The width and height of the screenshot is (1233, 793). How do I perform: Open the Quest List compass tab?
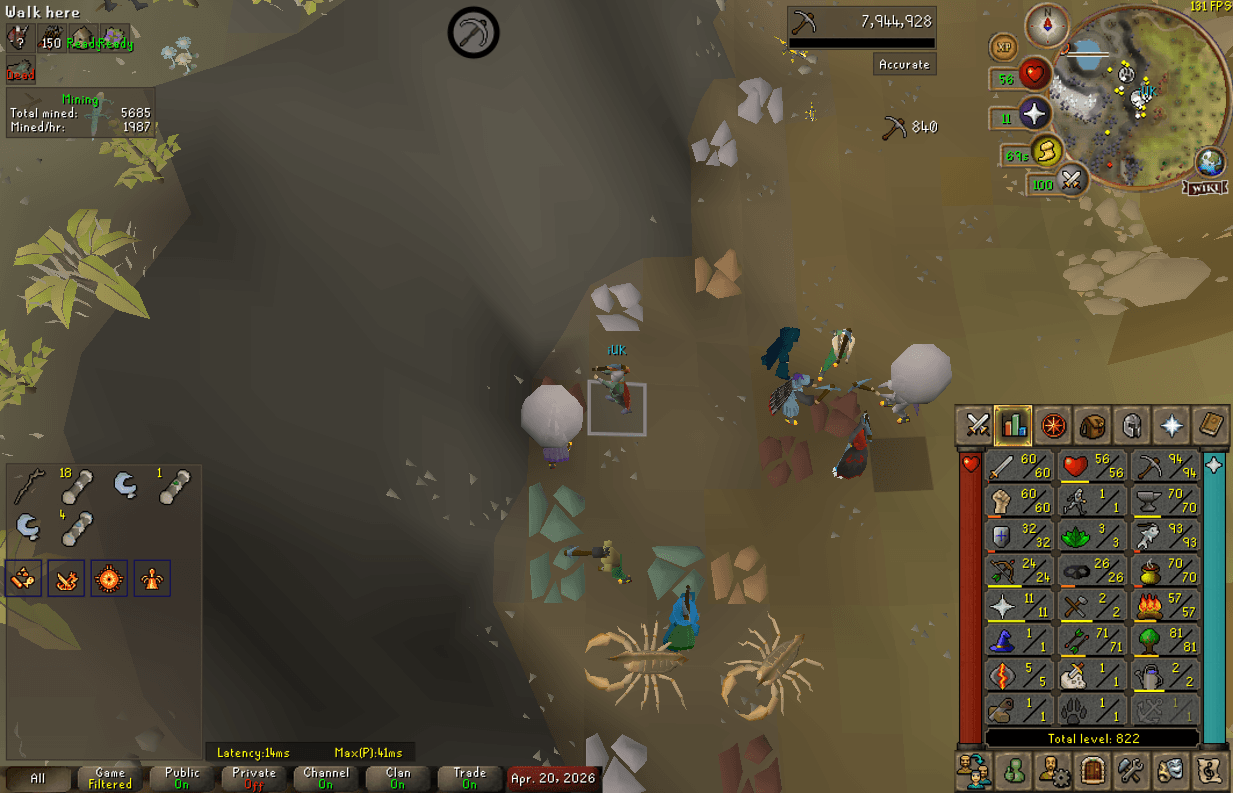coord(1052,426)
